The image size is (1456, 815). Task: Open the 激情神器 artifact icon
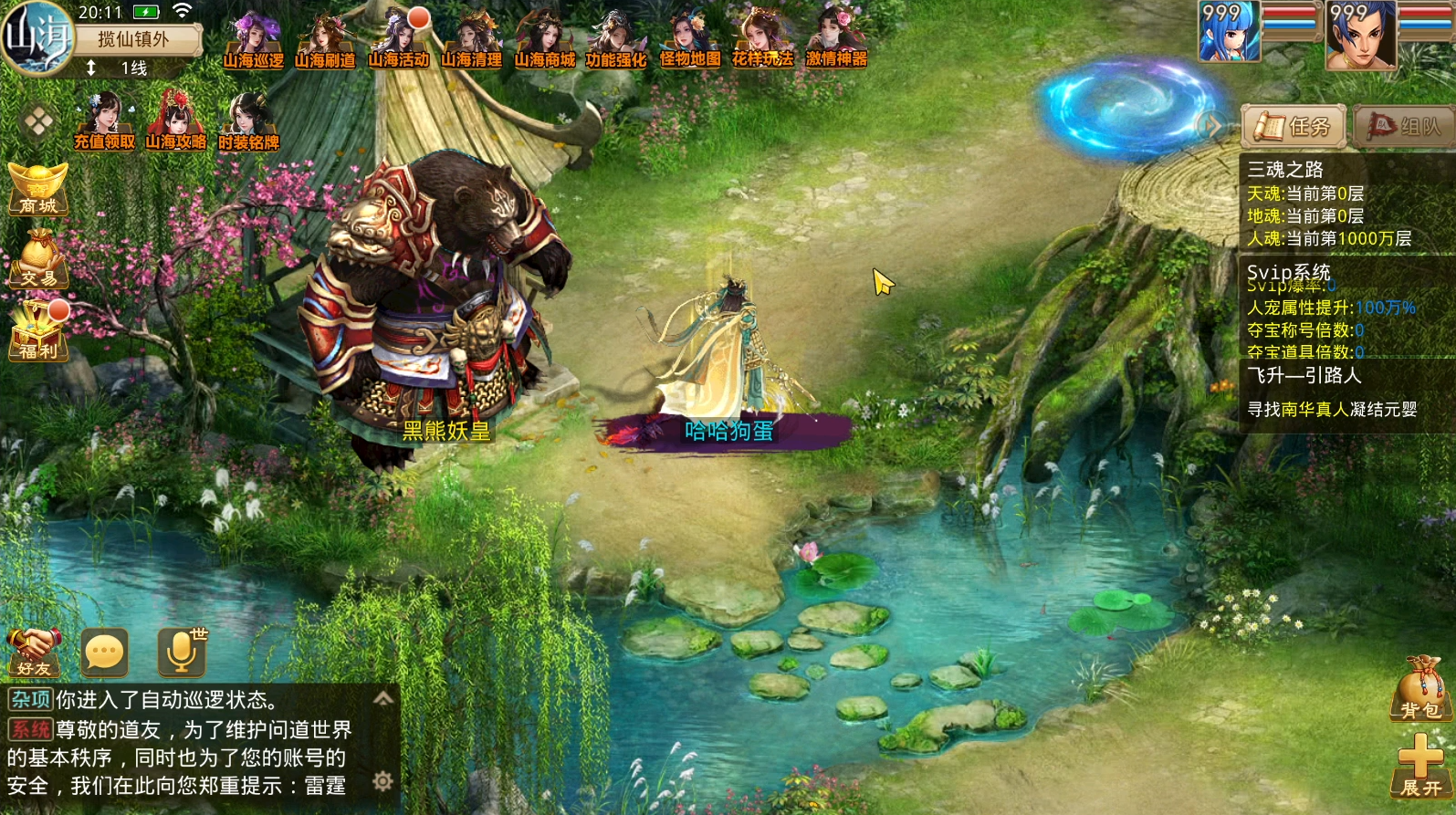[836, 41]
